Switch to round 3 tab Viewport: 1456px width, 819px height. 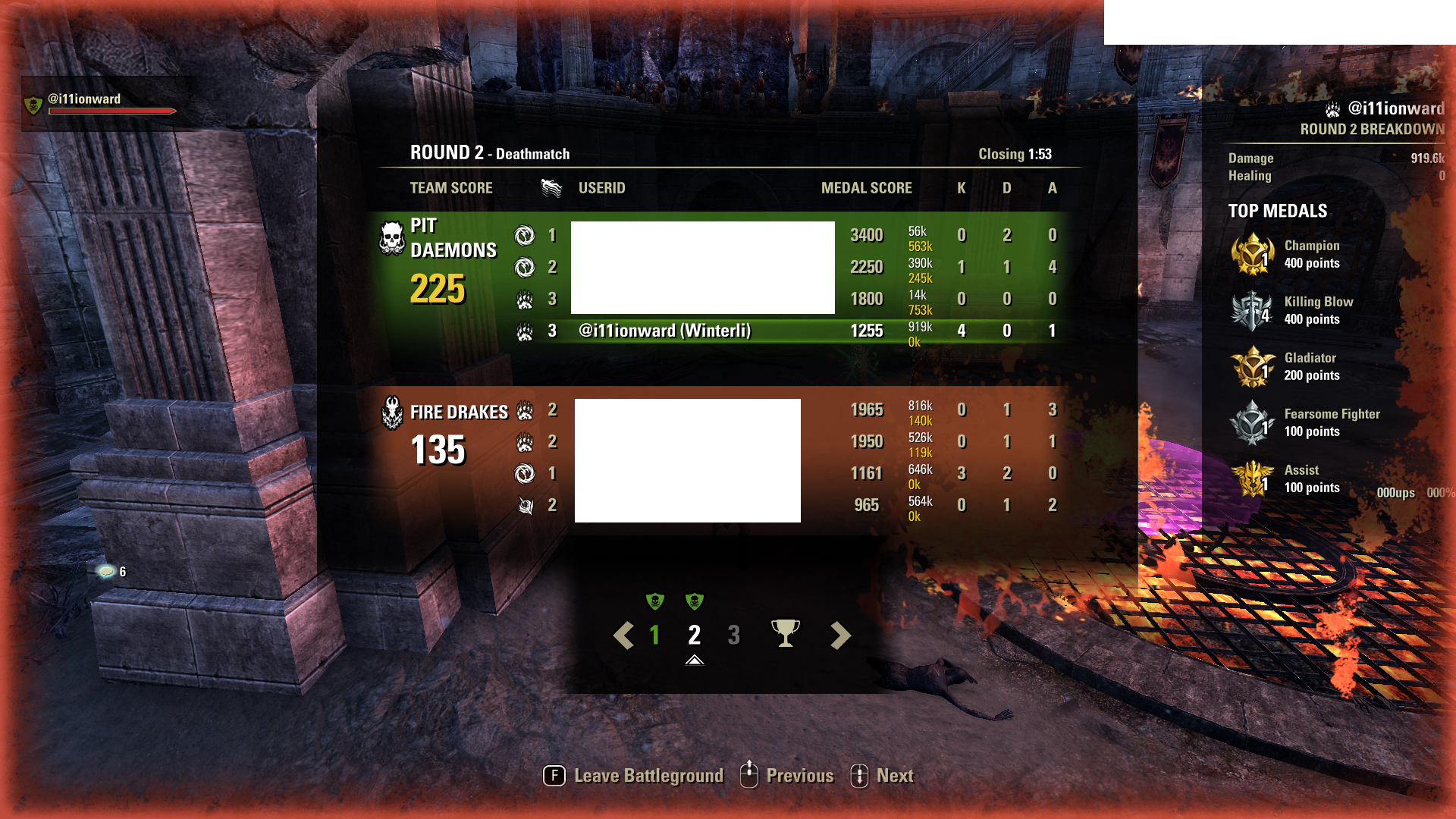click(733, 635)
